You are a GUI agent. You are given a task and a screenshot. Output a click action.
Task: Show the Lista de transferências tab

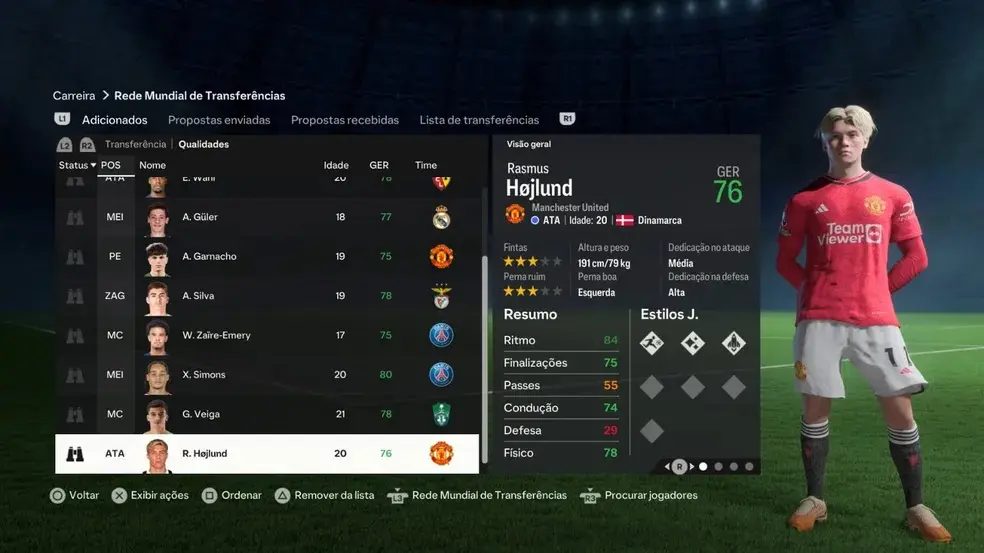tap(479, 120)
